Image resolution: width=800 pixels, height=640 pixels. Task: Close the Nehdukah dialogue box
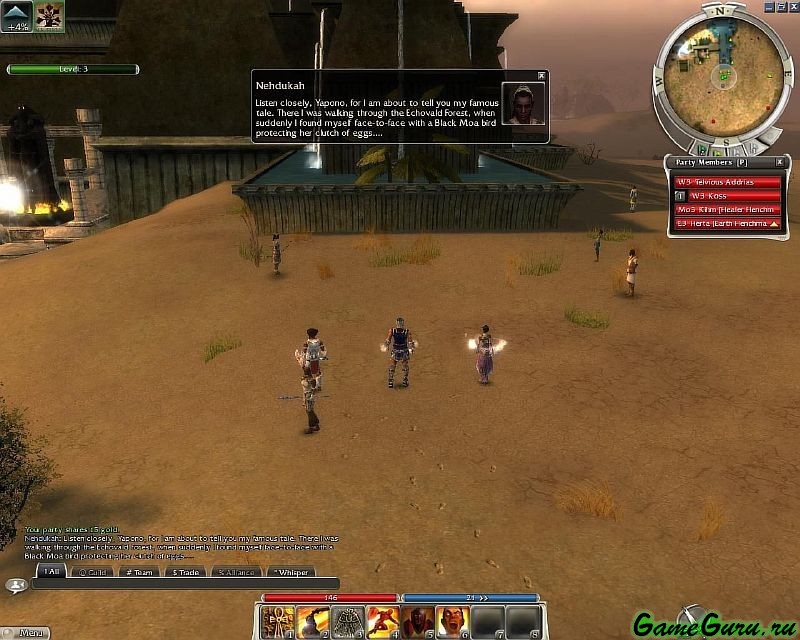tap(541, 75)
